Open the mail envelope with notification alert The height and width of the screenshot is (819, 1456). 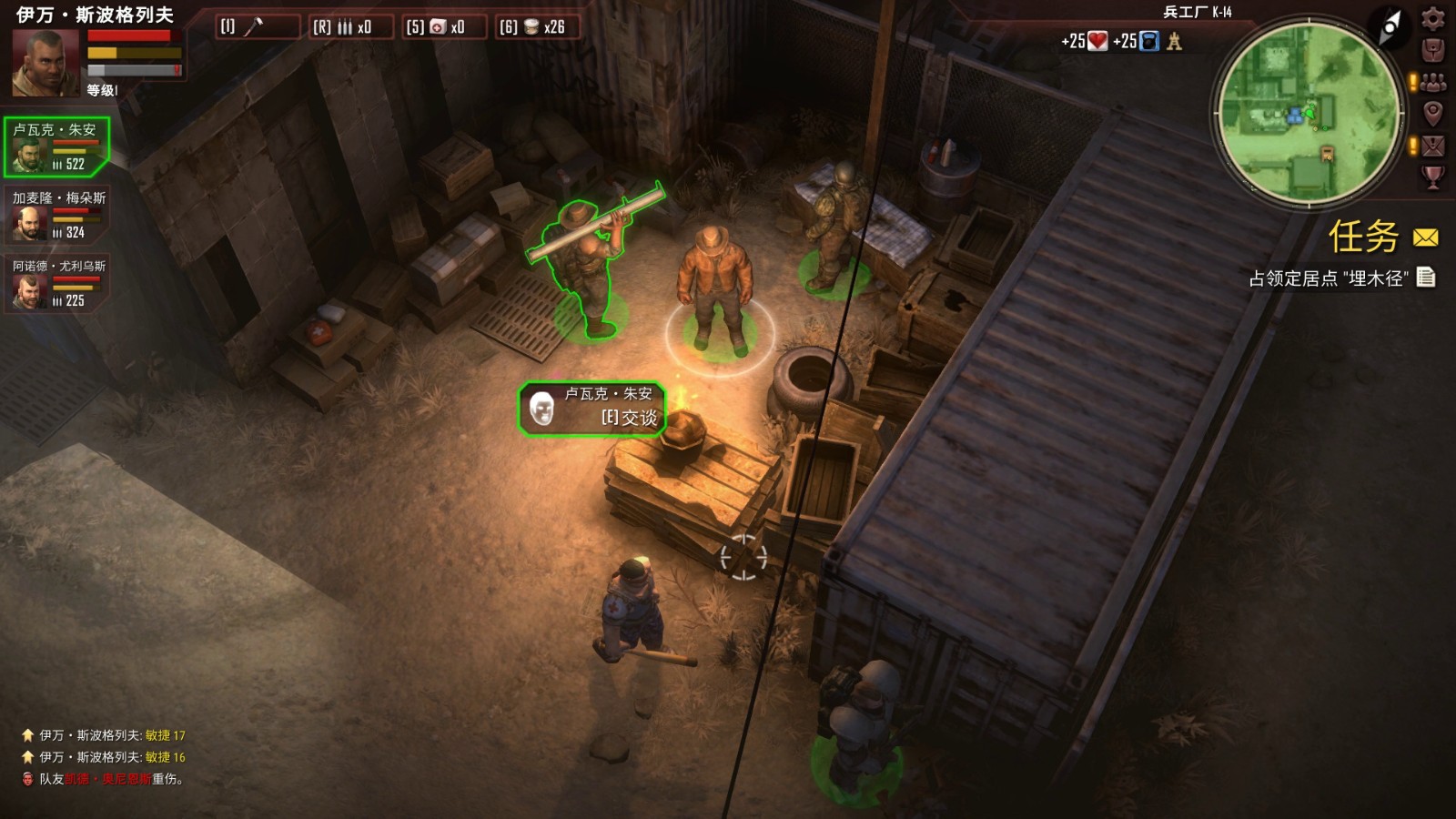pos(1431,142)
